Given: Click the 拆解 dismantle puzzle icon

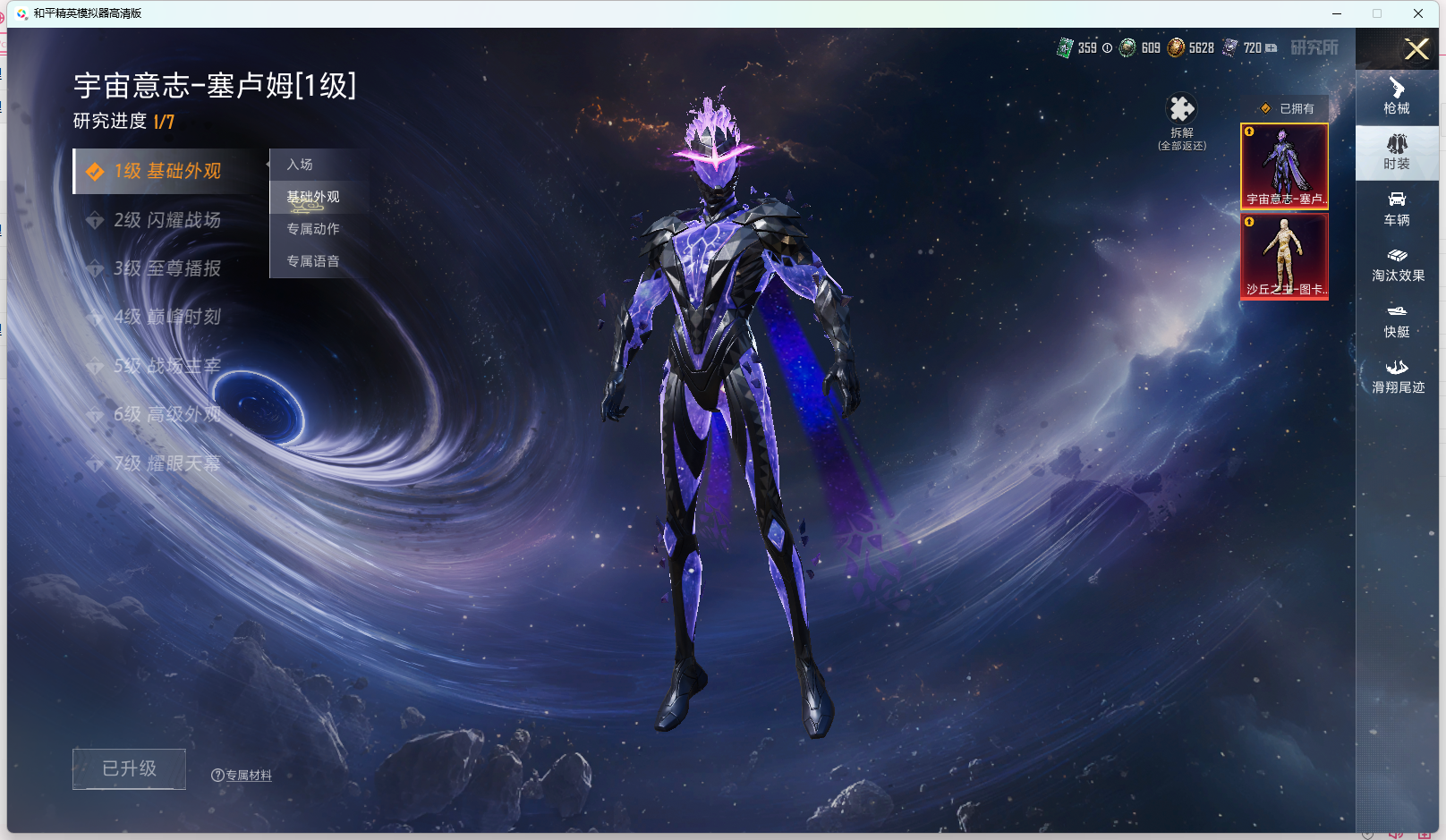Looking at the screenshot, I should click(x=1182, y=110).
